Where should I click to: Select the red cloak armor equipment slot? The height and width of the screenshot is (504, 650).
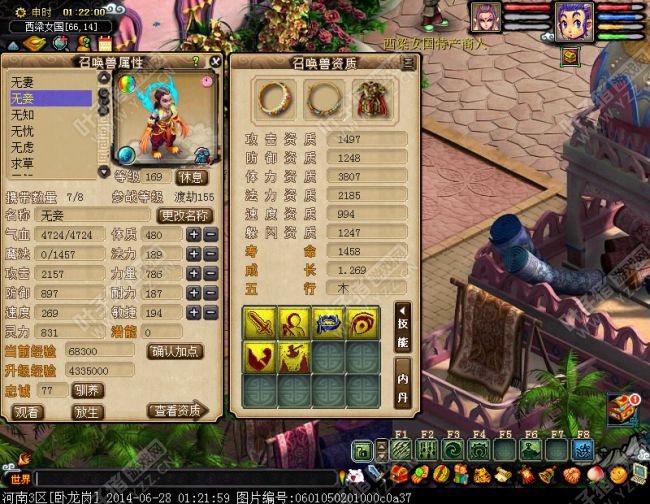(x=371, y=98)
